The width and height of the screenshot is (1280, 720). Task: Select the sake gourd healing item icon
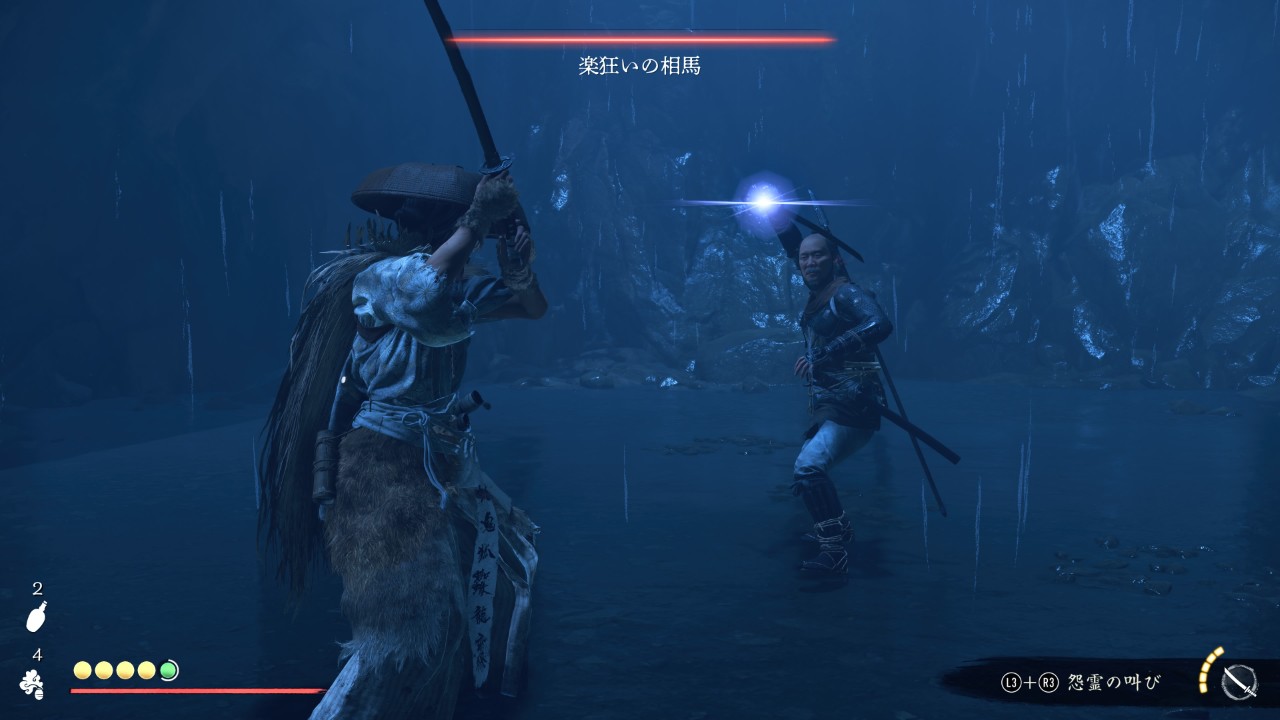[37, 616]
